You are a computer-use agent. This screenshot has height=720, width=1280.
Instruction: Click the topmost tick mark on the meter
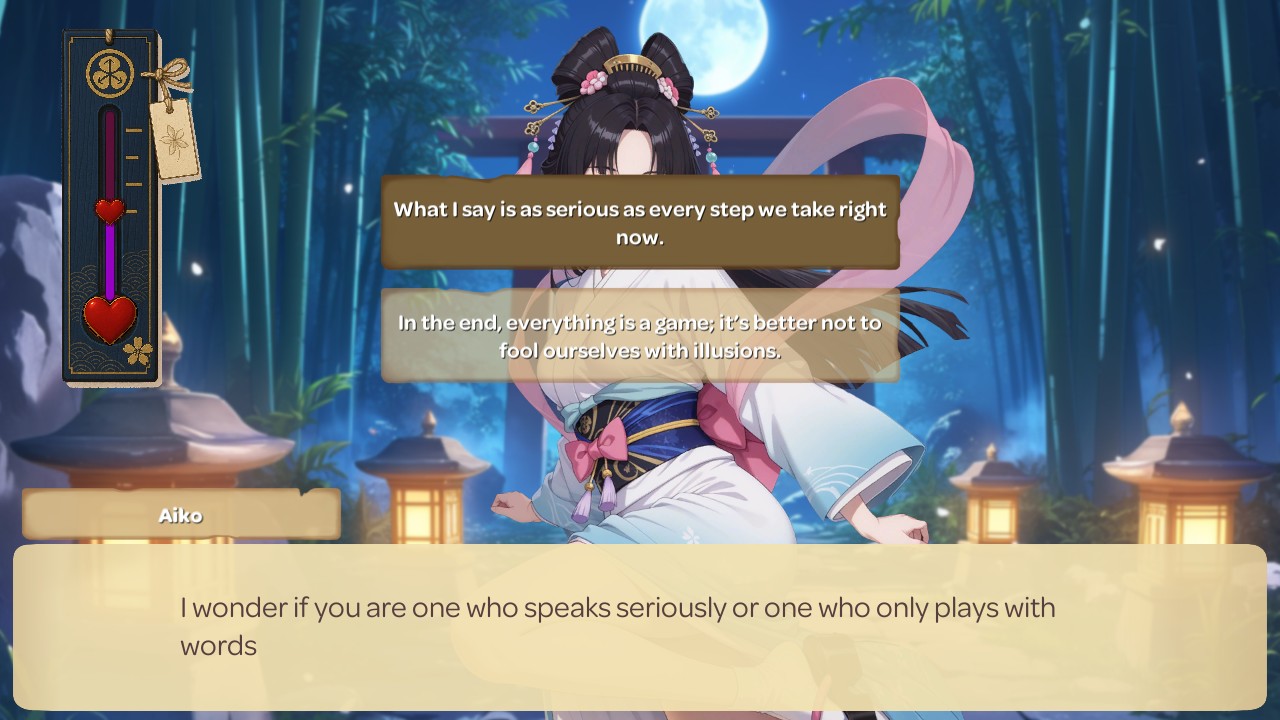pos(131,128)
